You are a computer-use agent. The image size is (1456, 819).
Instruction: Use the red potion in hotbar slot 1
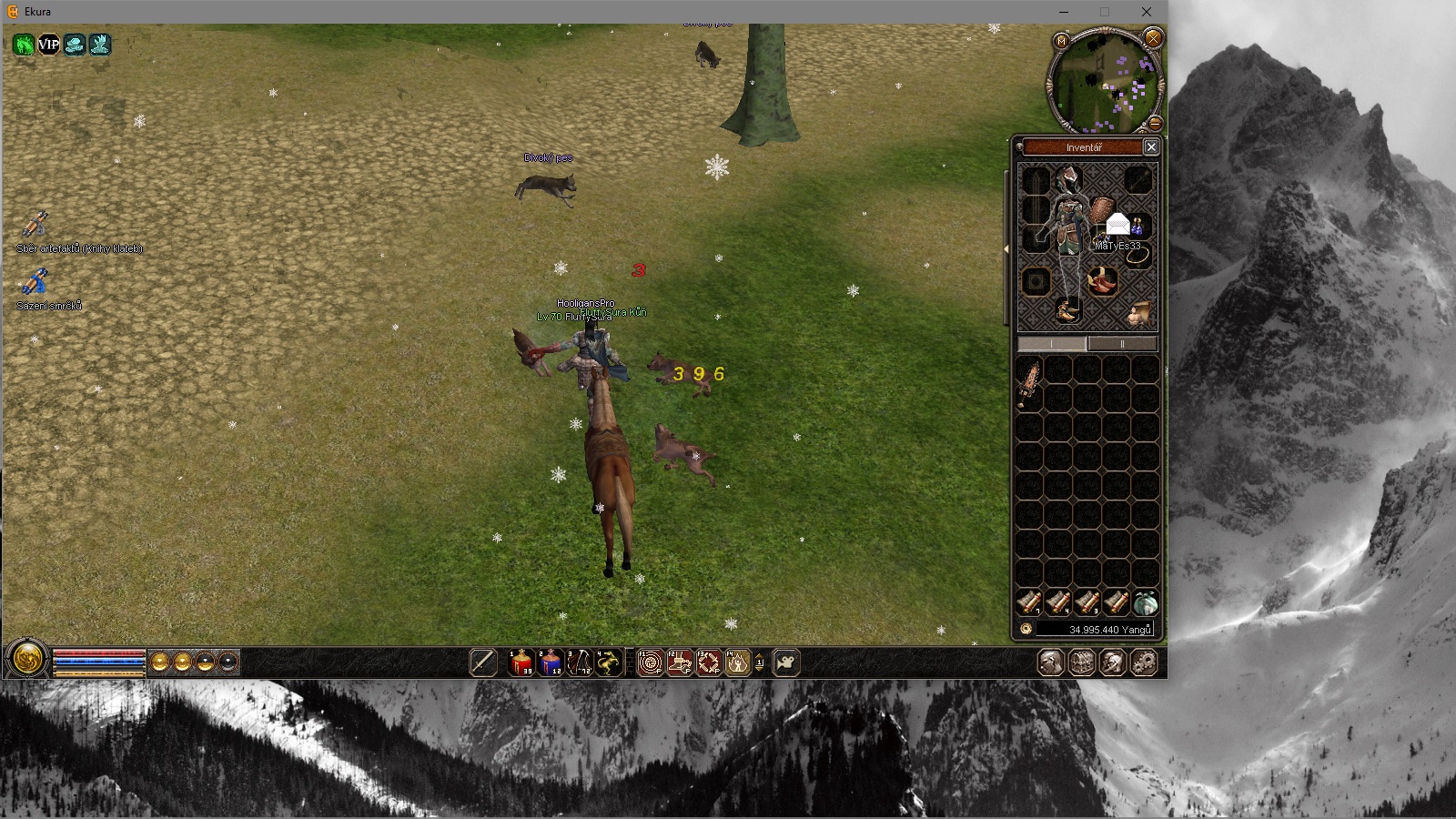521,662
